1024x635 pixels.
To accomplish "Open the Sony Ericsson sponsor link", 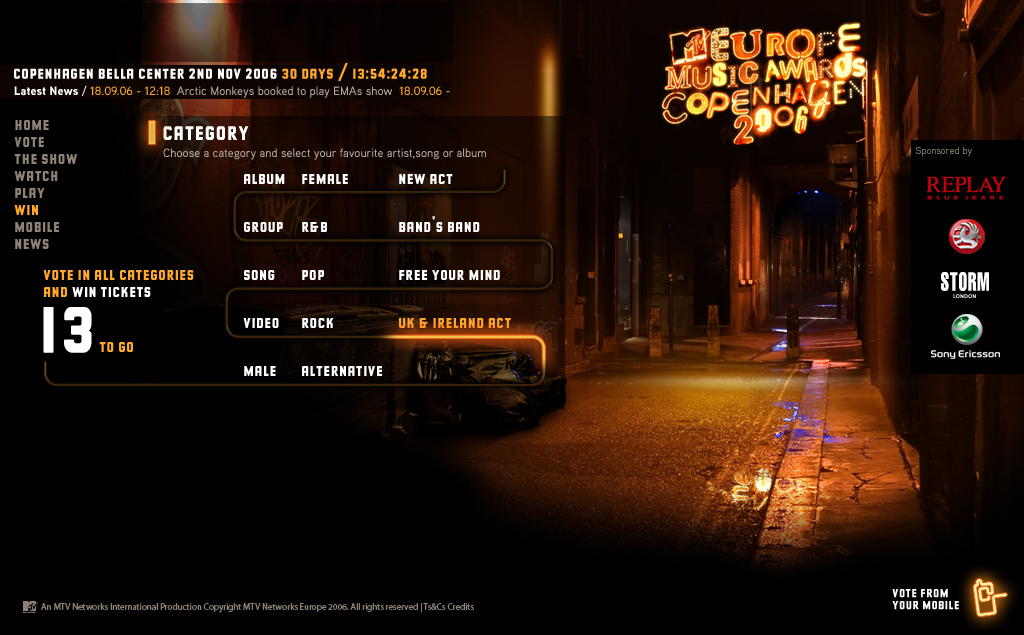I will tap(966, 337).
